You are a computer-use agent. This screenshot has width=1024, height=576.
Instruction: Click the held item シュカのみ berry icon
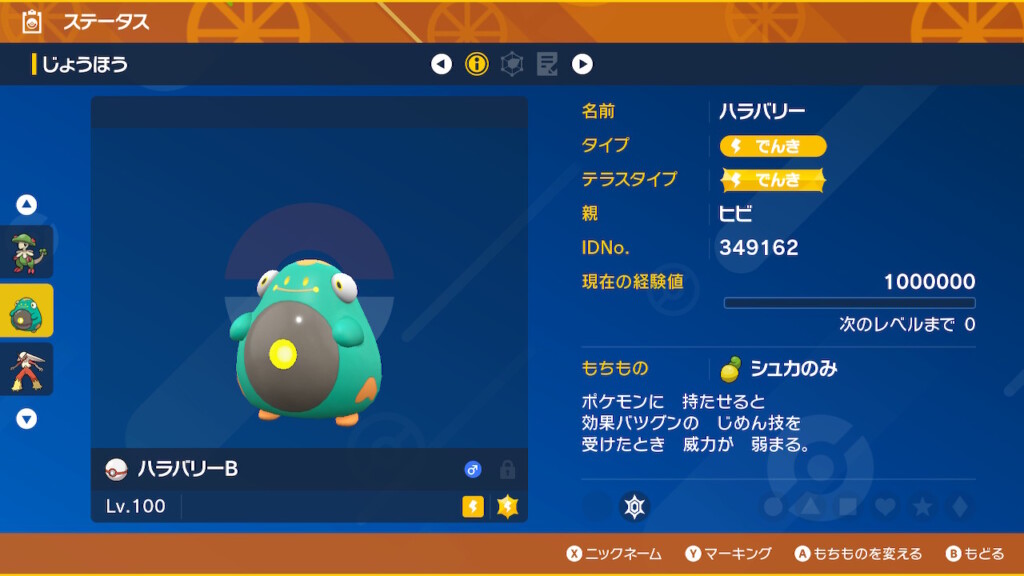[x=732, y=368]
